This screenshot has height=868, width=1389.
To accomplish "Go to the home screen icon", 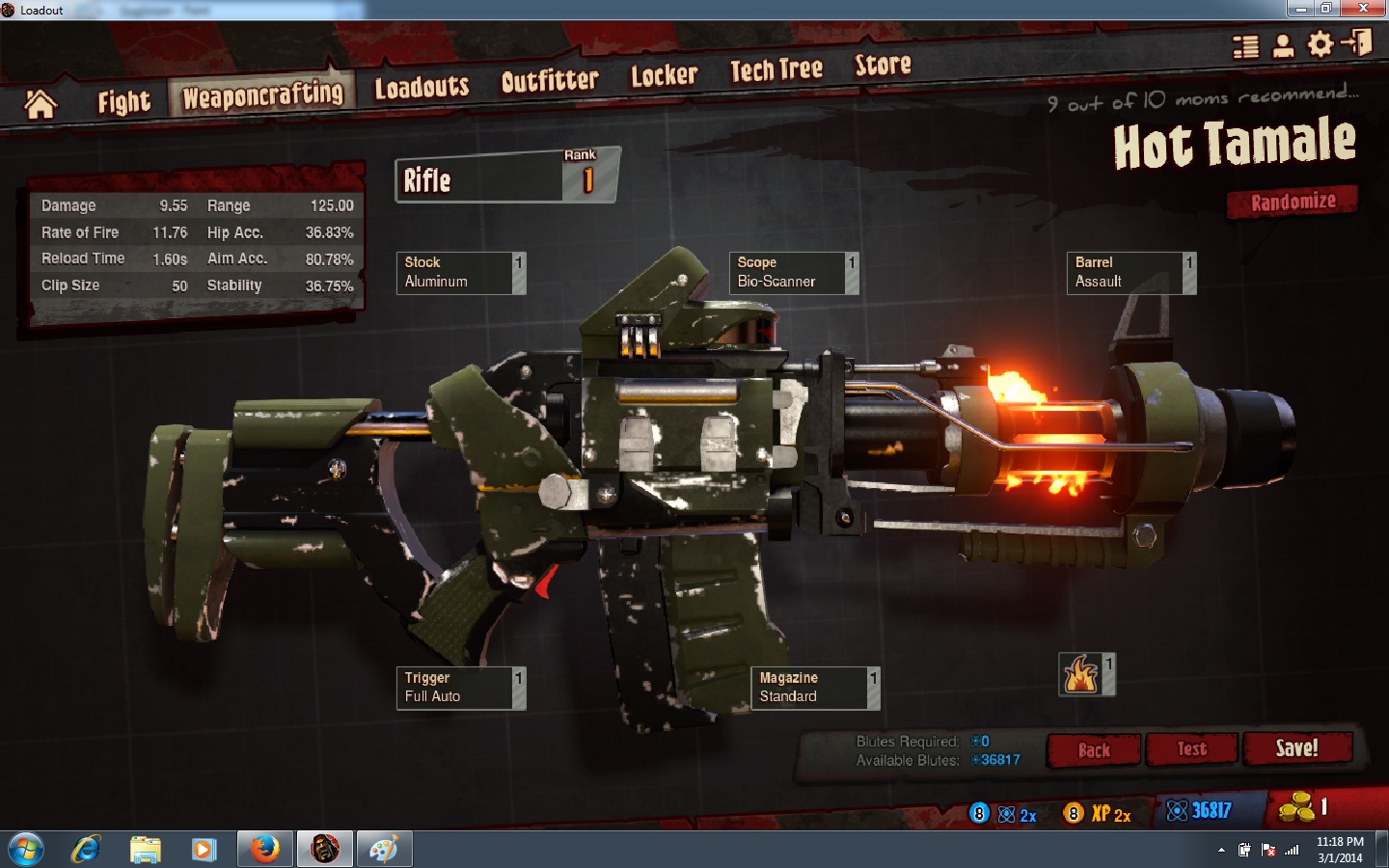I will (41, 104).
